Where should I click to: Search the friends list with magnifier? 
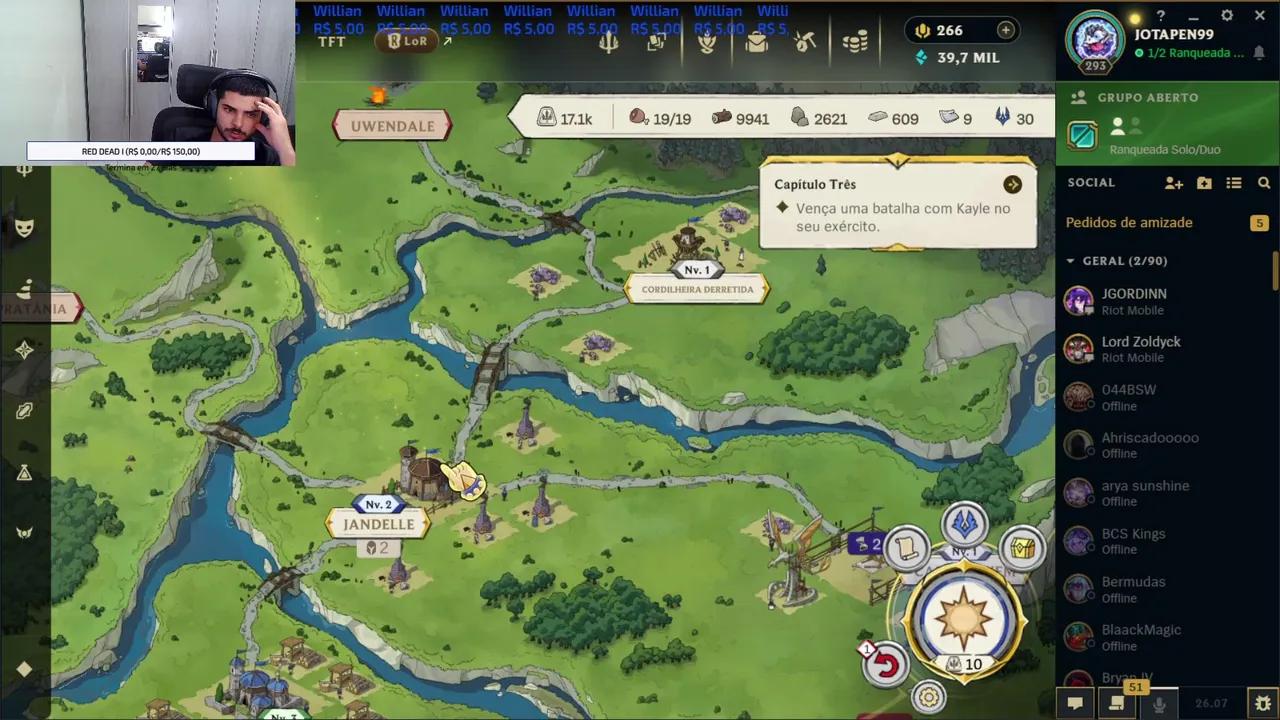[x=1264, y=183]
